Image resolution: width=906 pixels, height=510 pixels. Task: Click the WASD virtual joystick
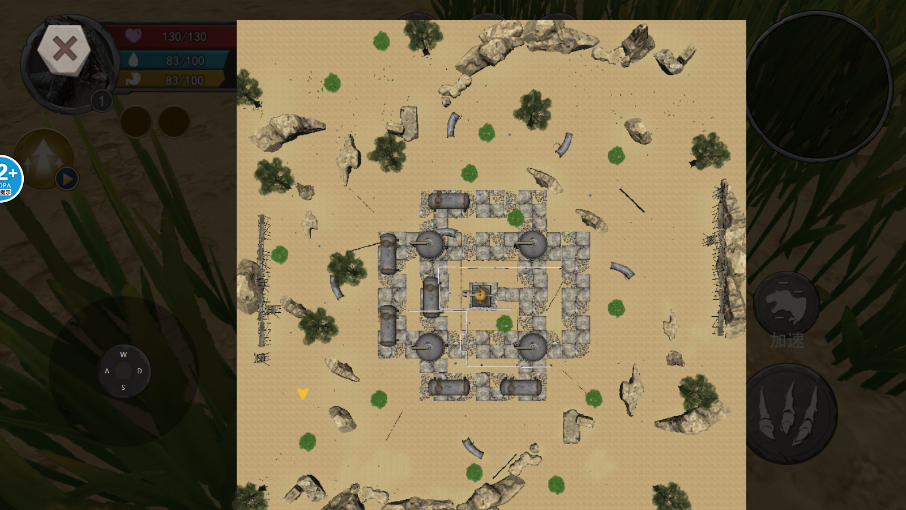124,370
